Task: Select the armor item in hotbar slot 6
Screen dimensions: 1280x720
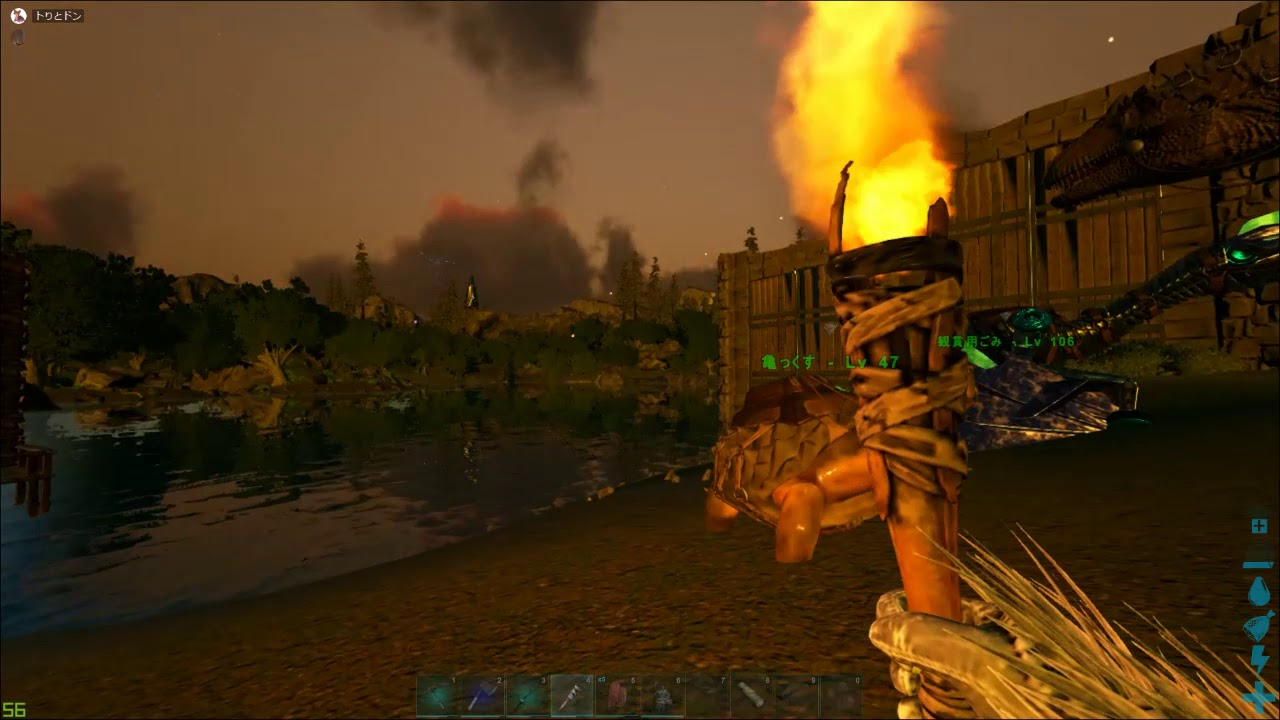Action: tap(661, 695)
